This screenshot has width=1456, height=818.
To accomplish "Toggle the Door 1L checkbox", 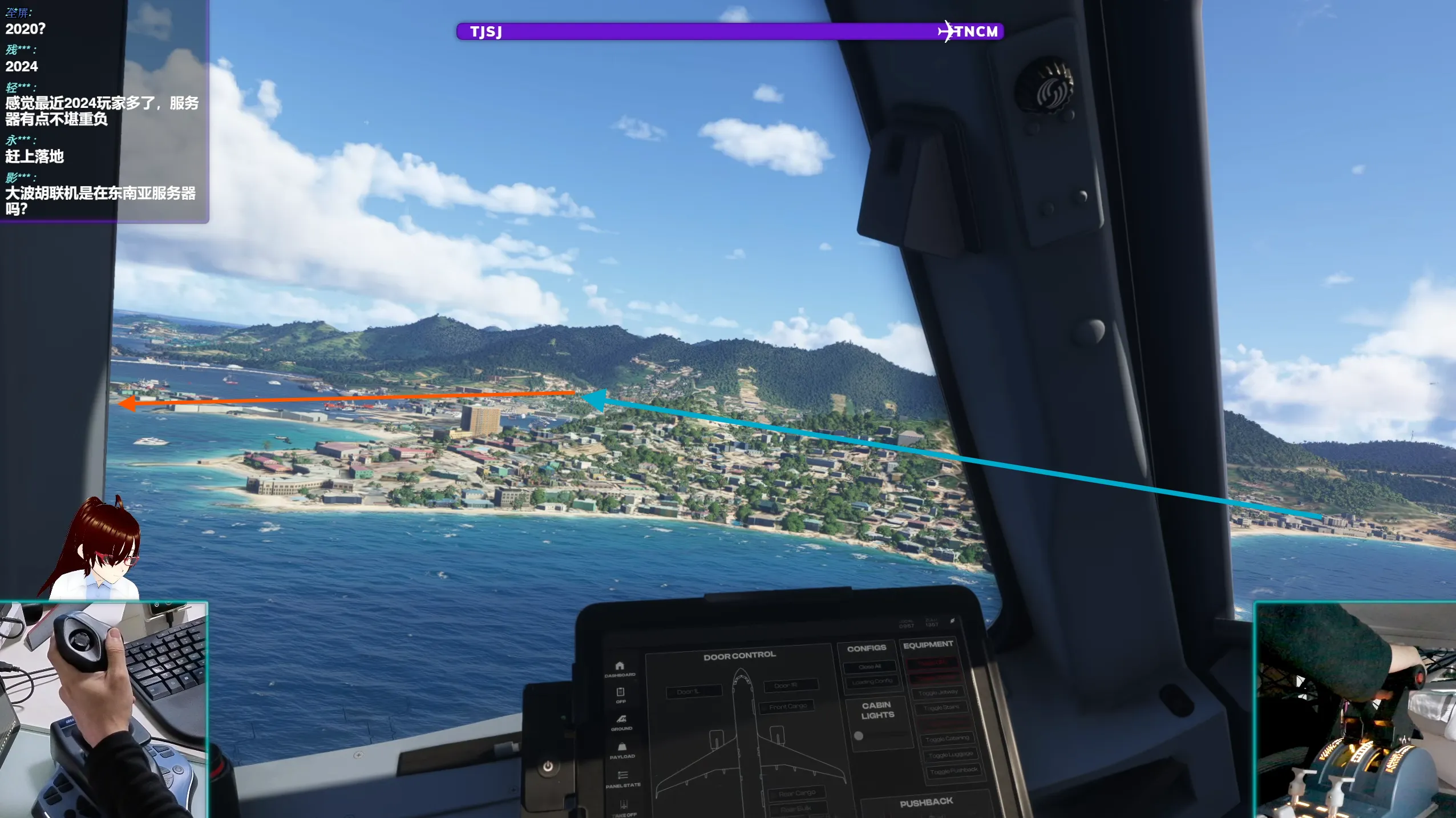I will tap(694, 692).
